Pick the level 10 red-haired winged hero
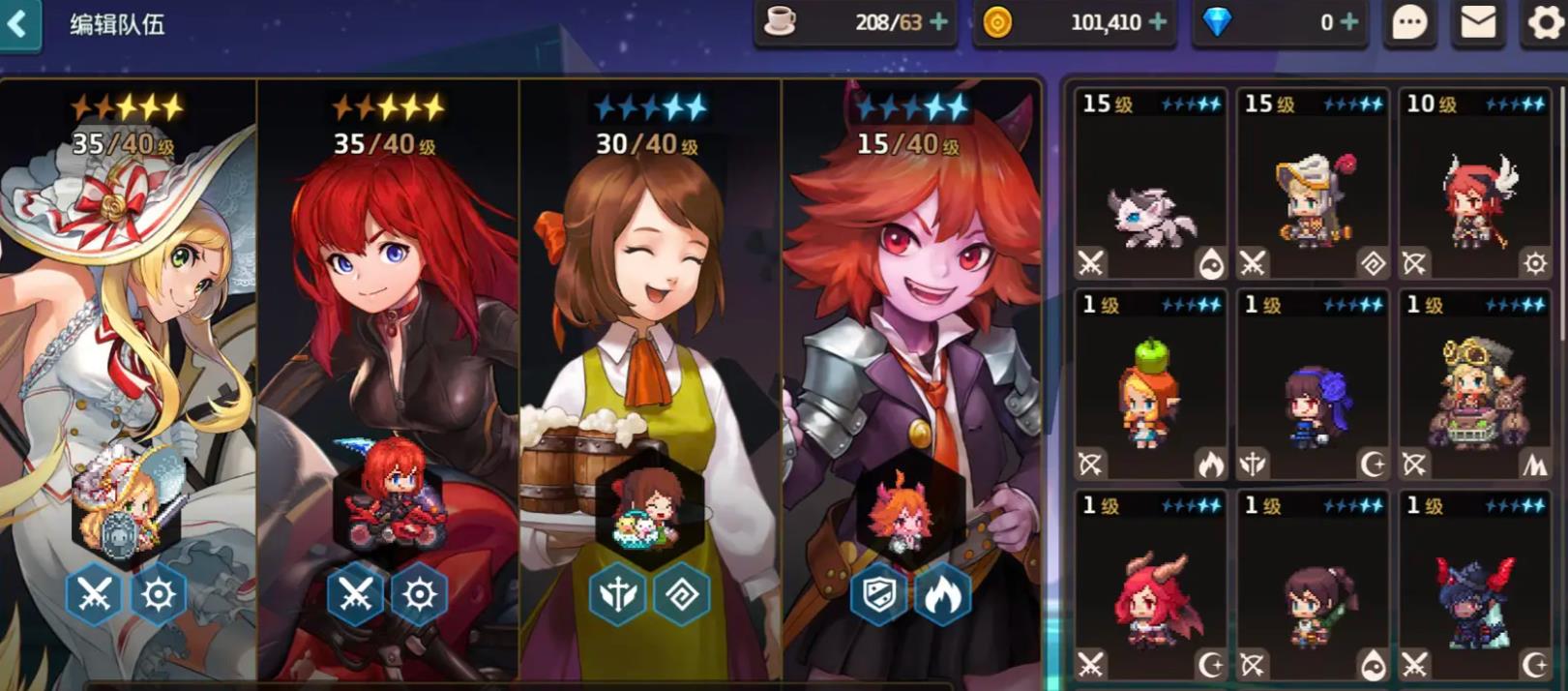Screen dimensions: 1568x691 coord(1474,184)
